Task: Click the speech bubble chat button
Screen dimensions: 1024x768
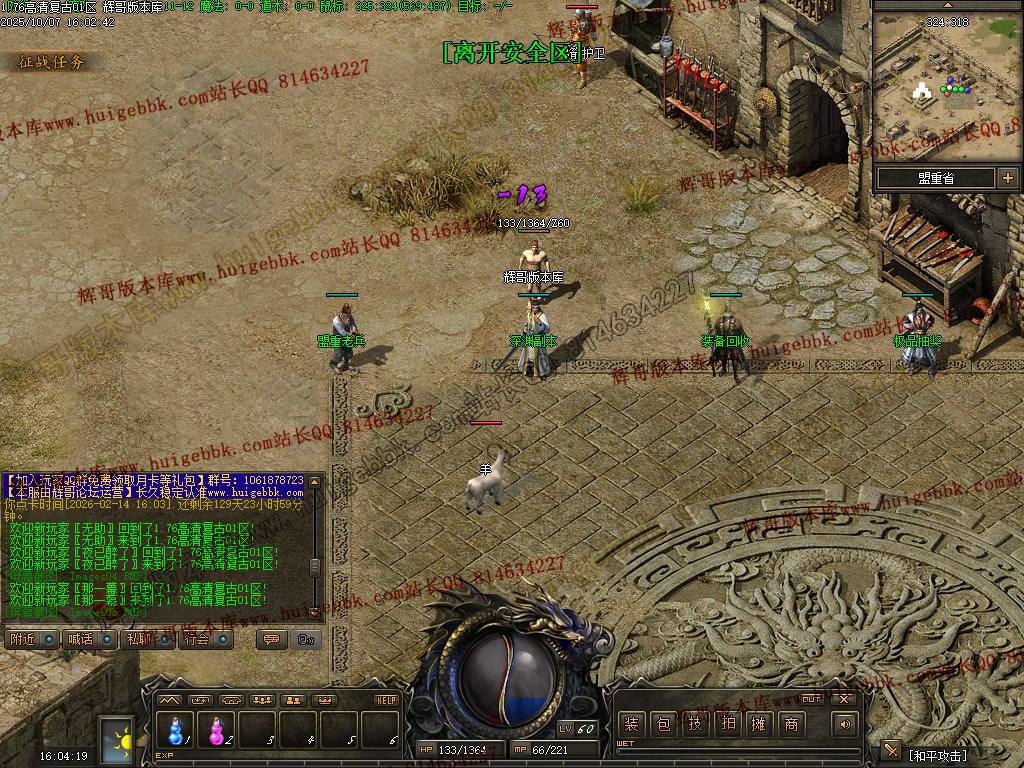Action: tap(270, 639)
